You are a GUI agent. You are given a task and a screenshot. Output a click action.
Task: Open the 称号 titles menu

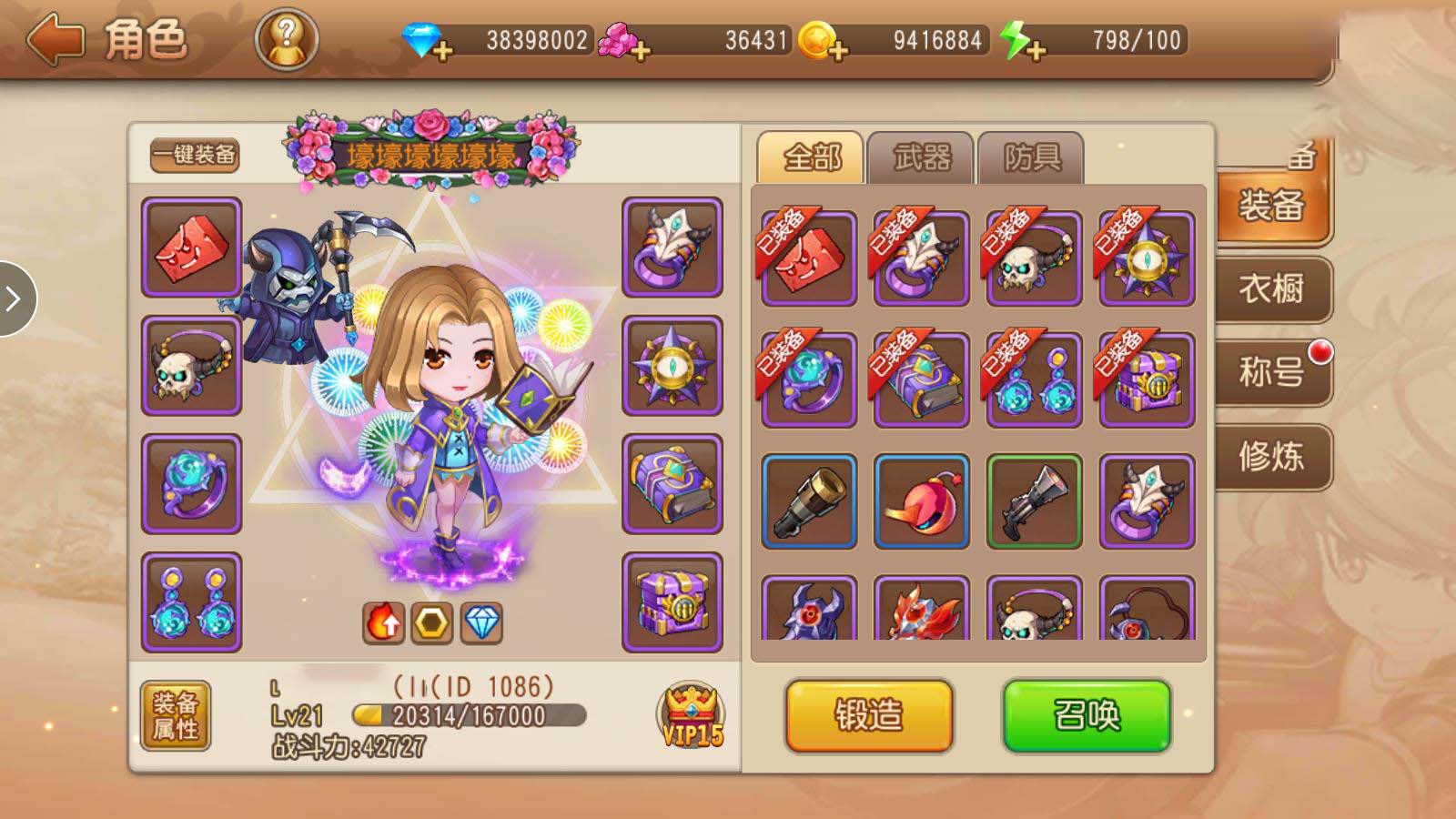[1271, 372]
